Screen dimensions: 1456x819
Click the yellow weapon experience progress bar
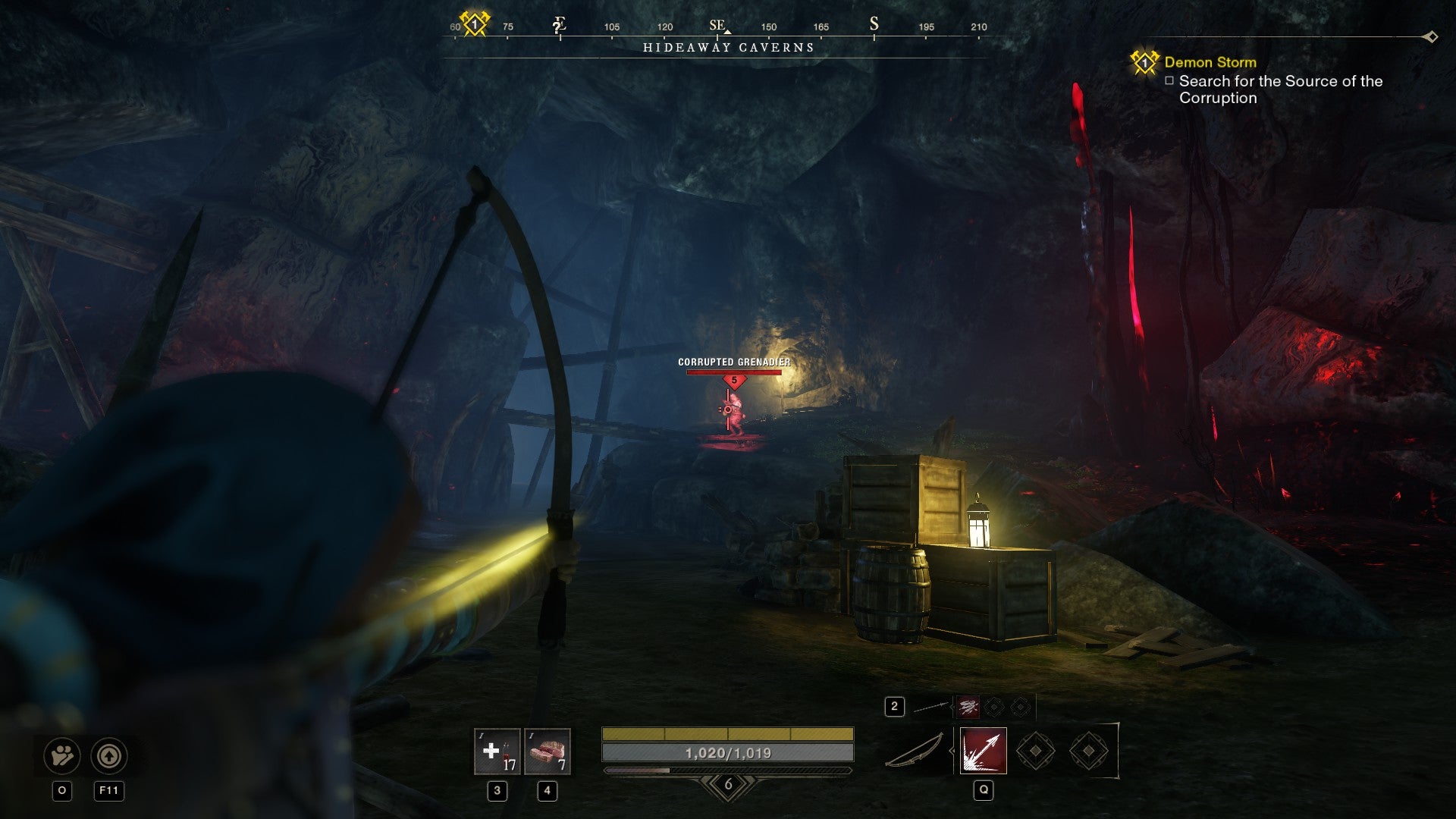tap(726, 734)
